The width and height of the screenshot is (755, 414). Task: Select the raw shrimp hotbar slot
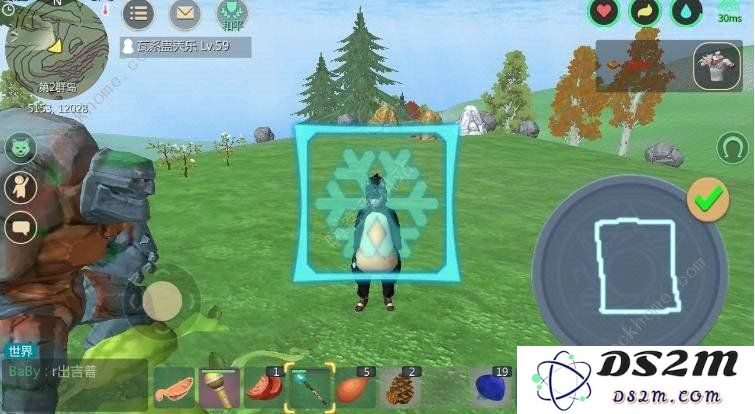click(x=173, y=387)
